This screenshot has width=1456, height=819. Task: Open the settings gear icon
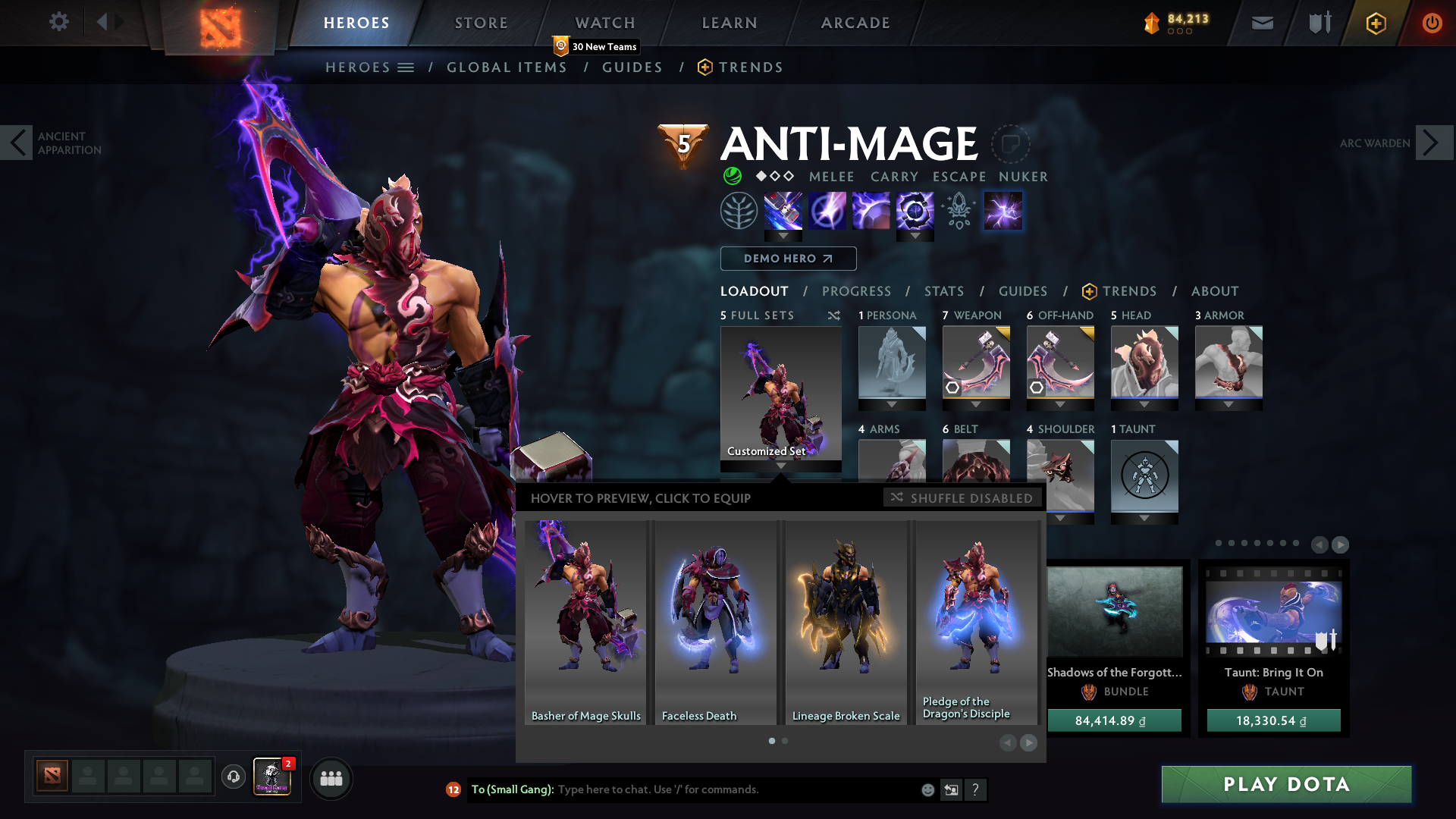tap(58, 21)
